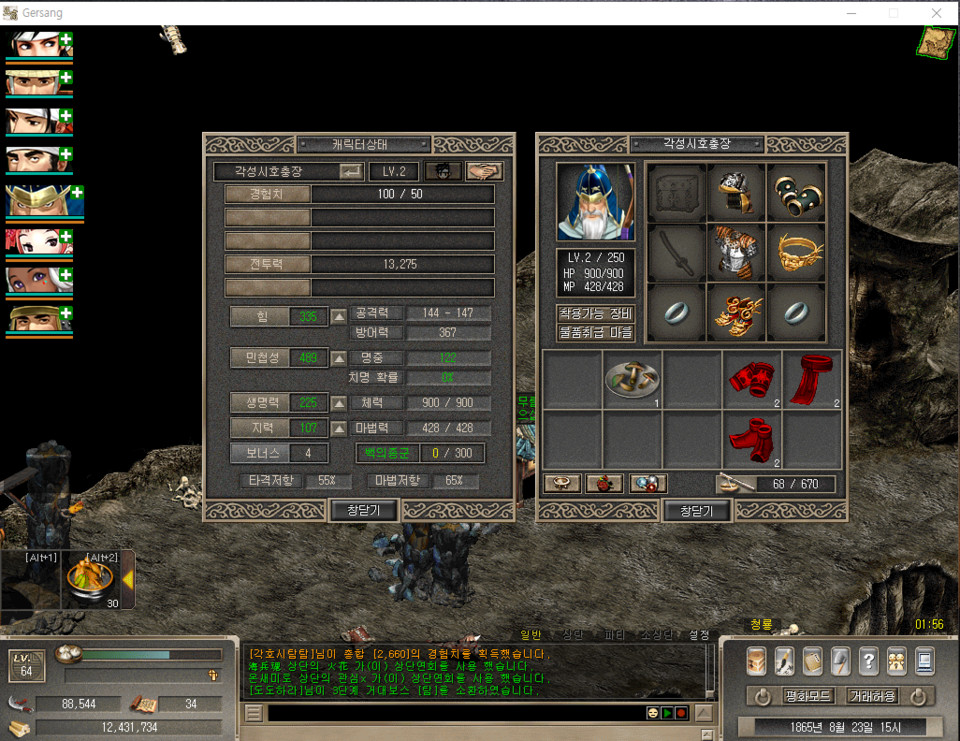
Task: Switch chat to the 파티 tab
Action: [x=614, y=635]
